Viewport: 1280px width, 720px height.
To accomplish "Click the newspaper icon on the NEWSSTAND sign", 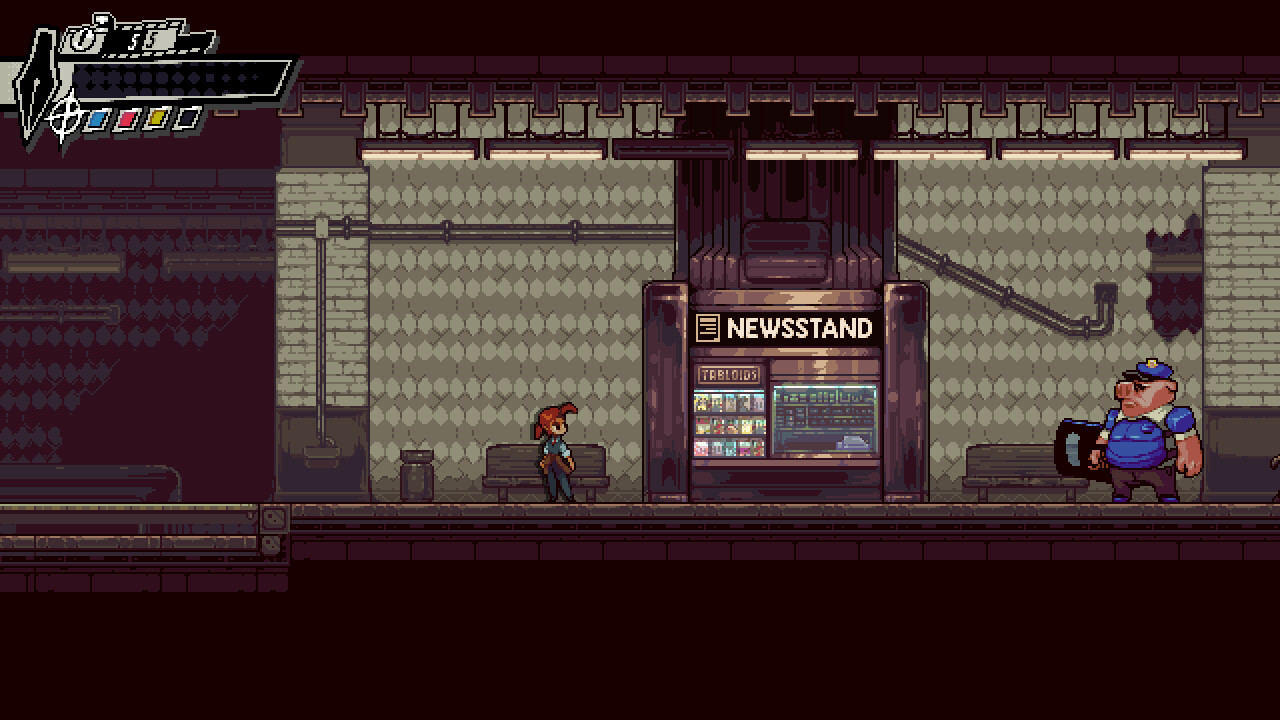I will pyautogui.click(x=710, y=328).
